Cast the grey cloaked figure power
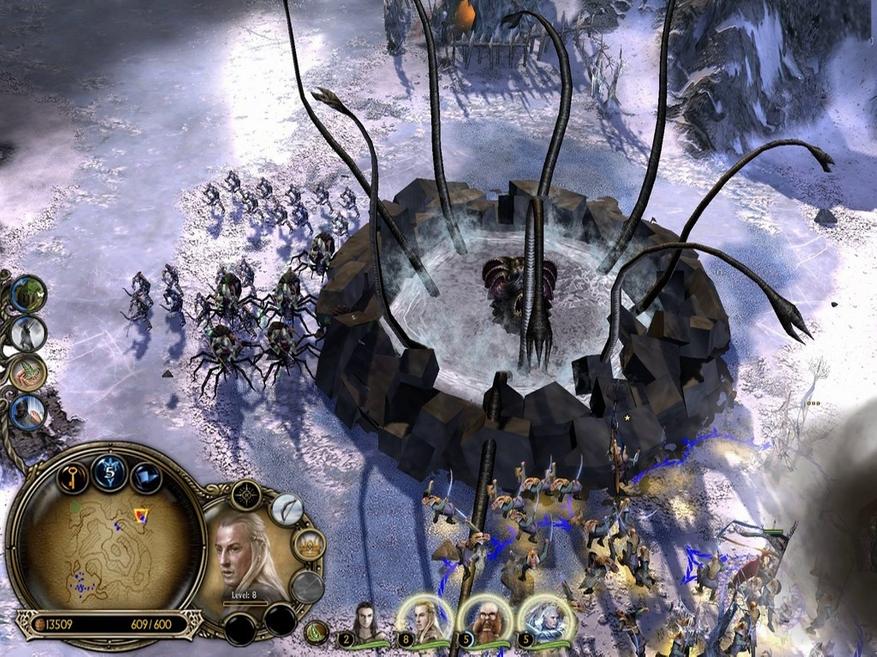The width and height of the screenshot is (877, 657). [28, 333]
